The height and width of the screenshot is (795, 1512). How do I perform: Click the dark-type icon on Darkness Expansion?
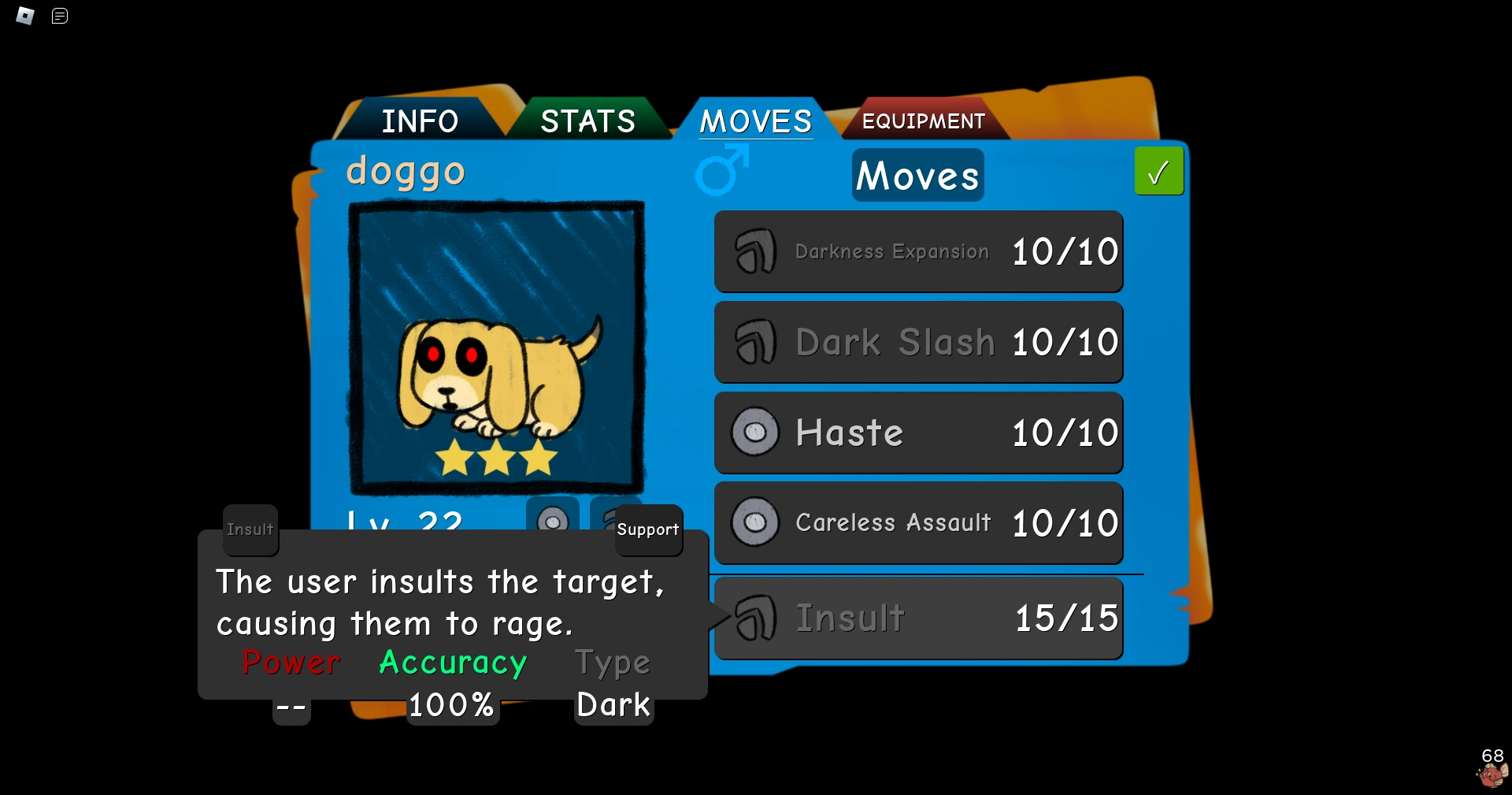click(x=756, y=251)
